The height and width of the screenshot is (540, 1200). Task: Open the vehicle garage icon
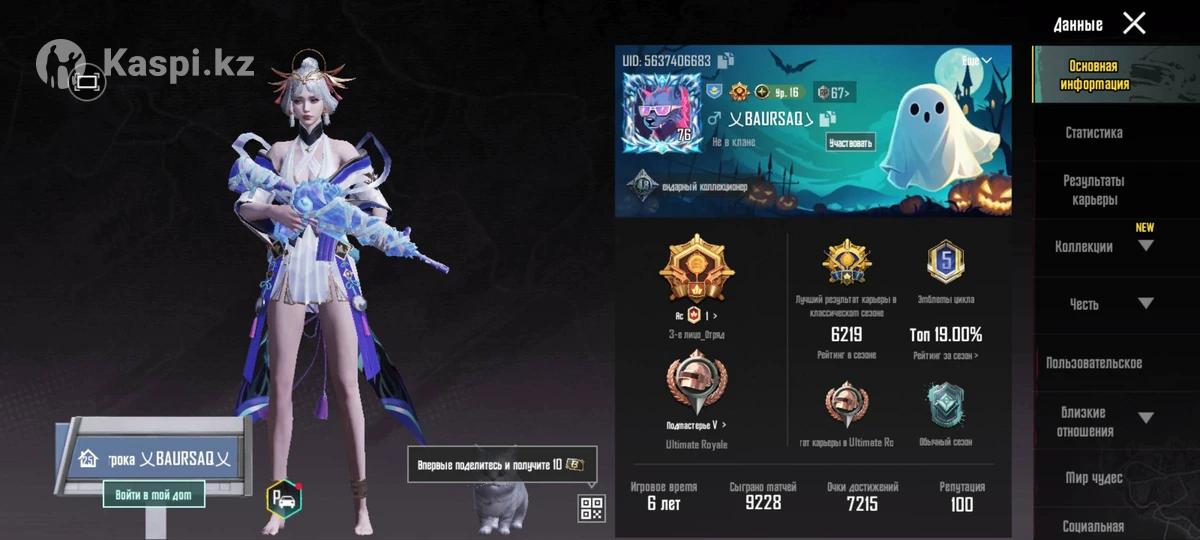[x=284, y=499]
